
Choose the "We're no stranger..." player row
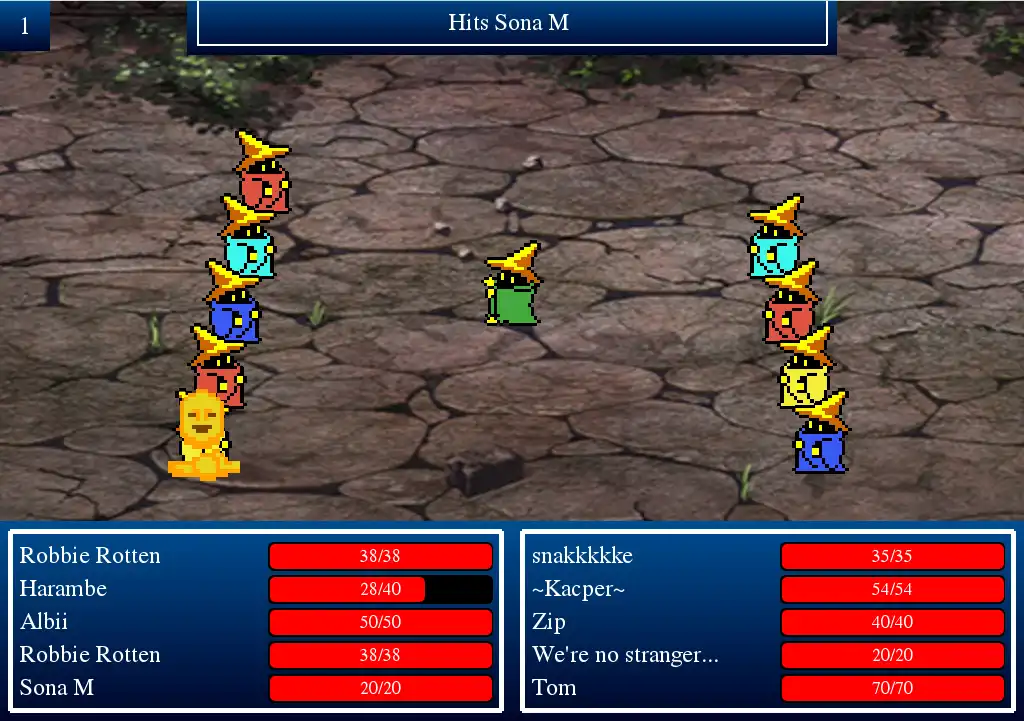(625, 655)
